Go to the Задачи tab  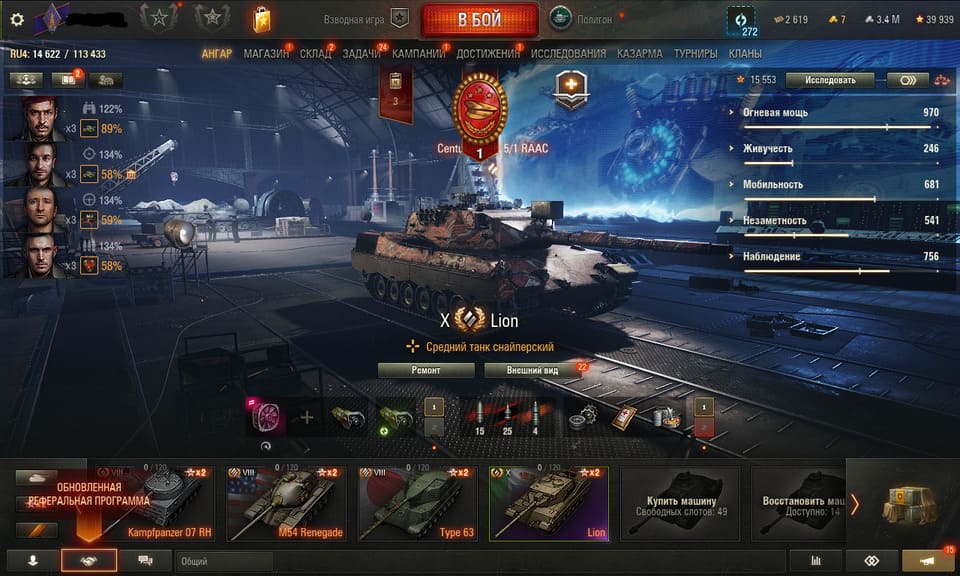[x=360, y=53]
